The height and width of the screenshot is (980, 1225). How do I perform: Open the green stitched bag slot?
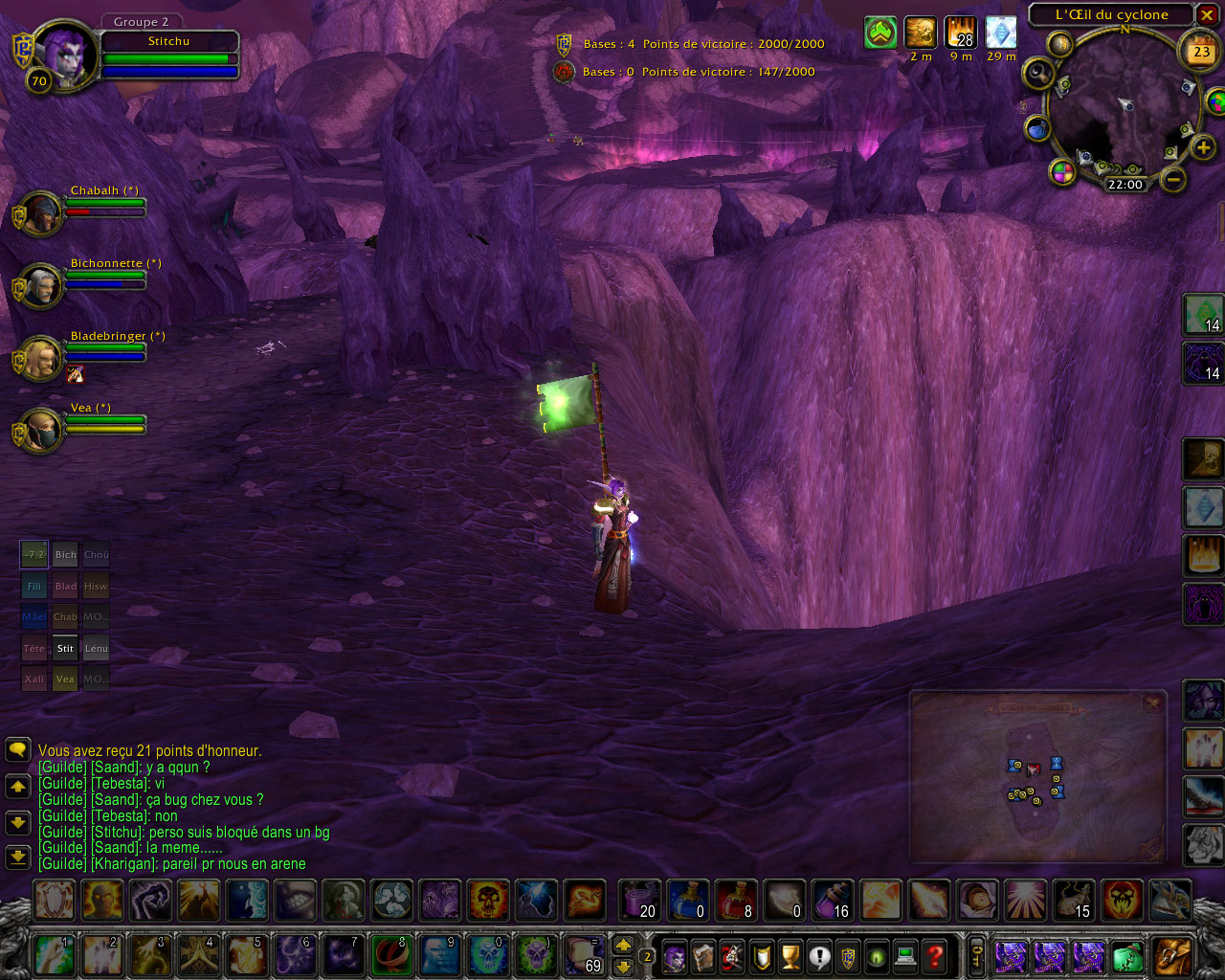click(1128, 955)
